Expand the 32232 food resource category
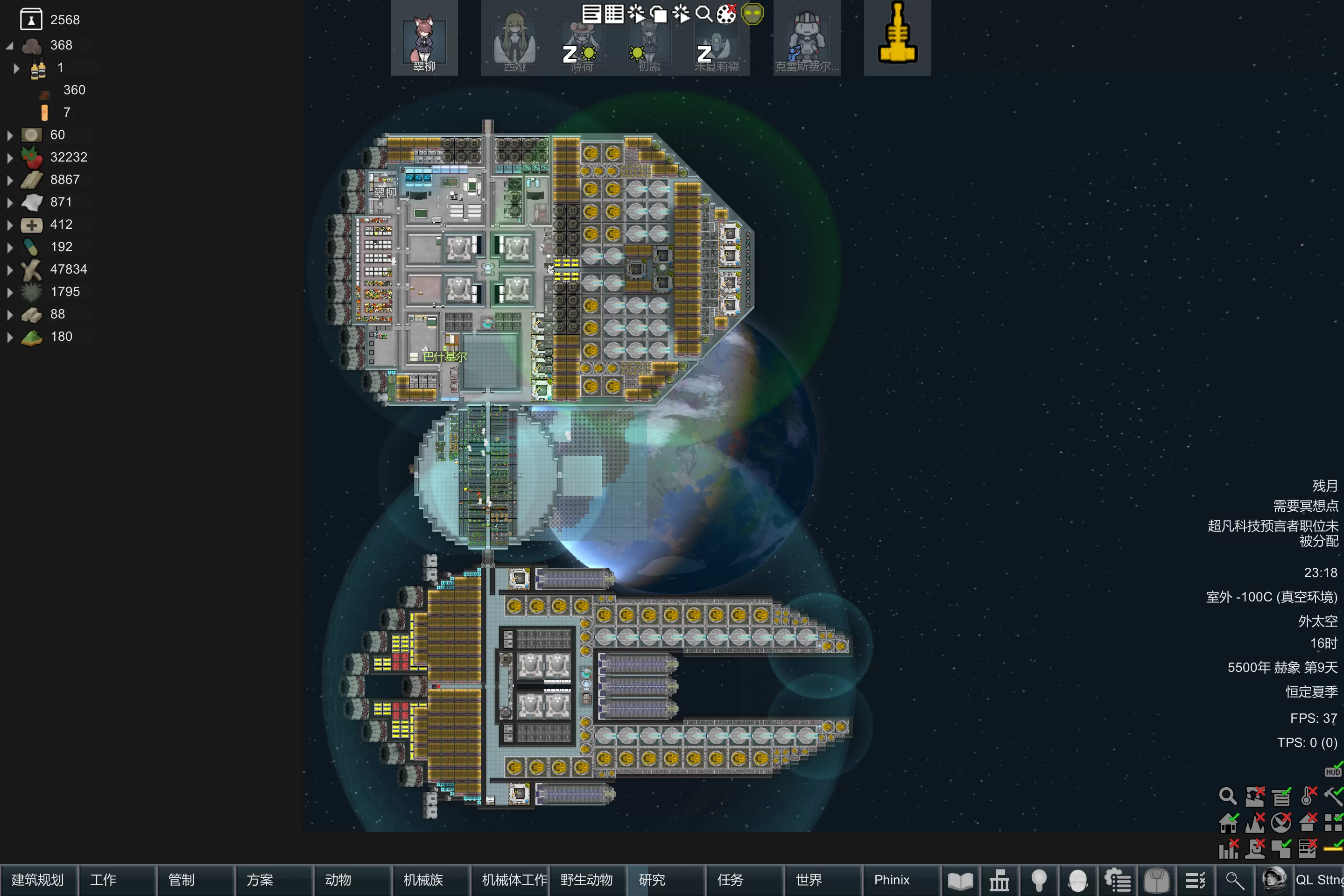The image size is (1344, 896). click(x=10, y=158)
